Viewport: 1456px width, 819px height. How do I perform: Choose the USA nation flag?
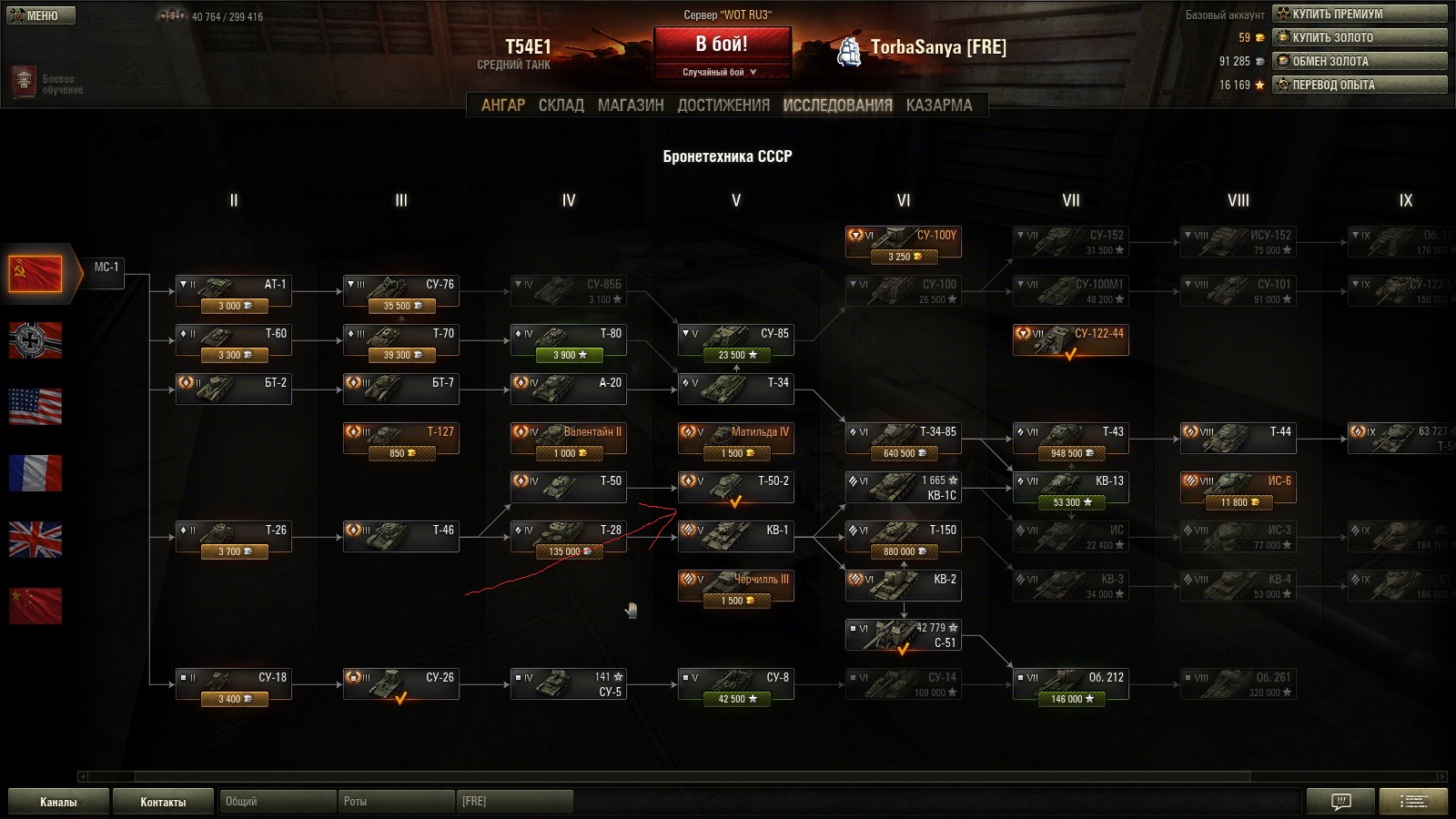[35, 407]
